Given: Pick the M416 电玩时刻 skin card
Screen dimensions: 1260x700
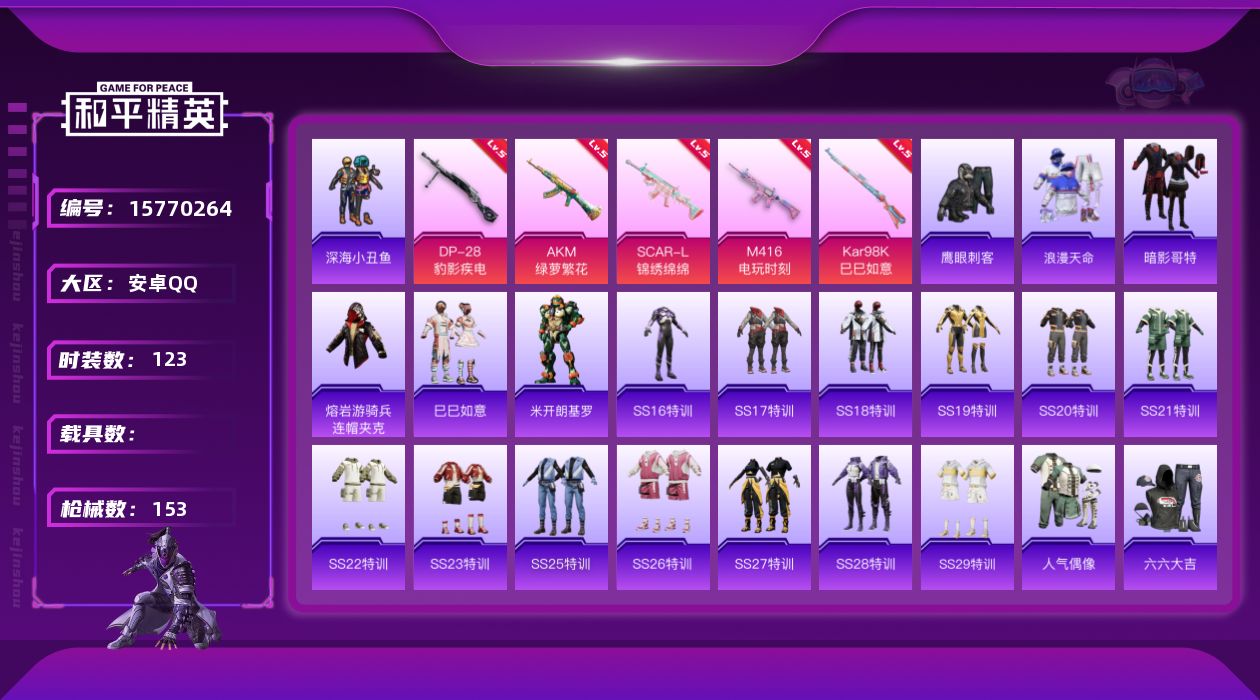Looking at the screenshot, I should click(x=764, y=211).
